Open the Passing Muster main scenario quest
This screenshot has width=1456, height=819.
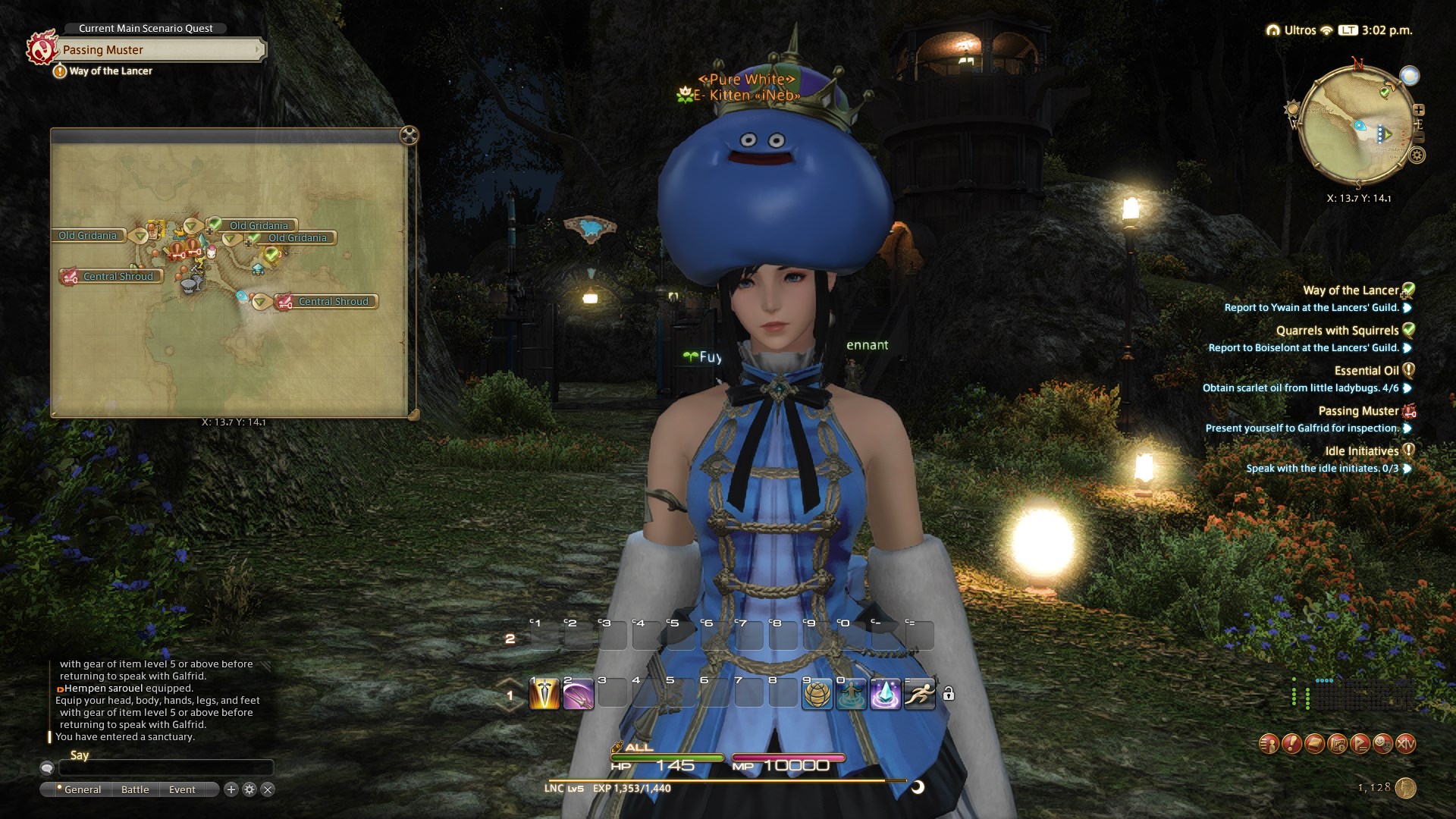click(159, 50)
